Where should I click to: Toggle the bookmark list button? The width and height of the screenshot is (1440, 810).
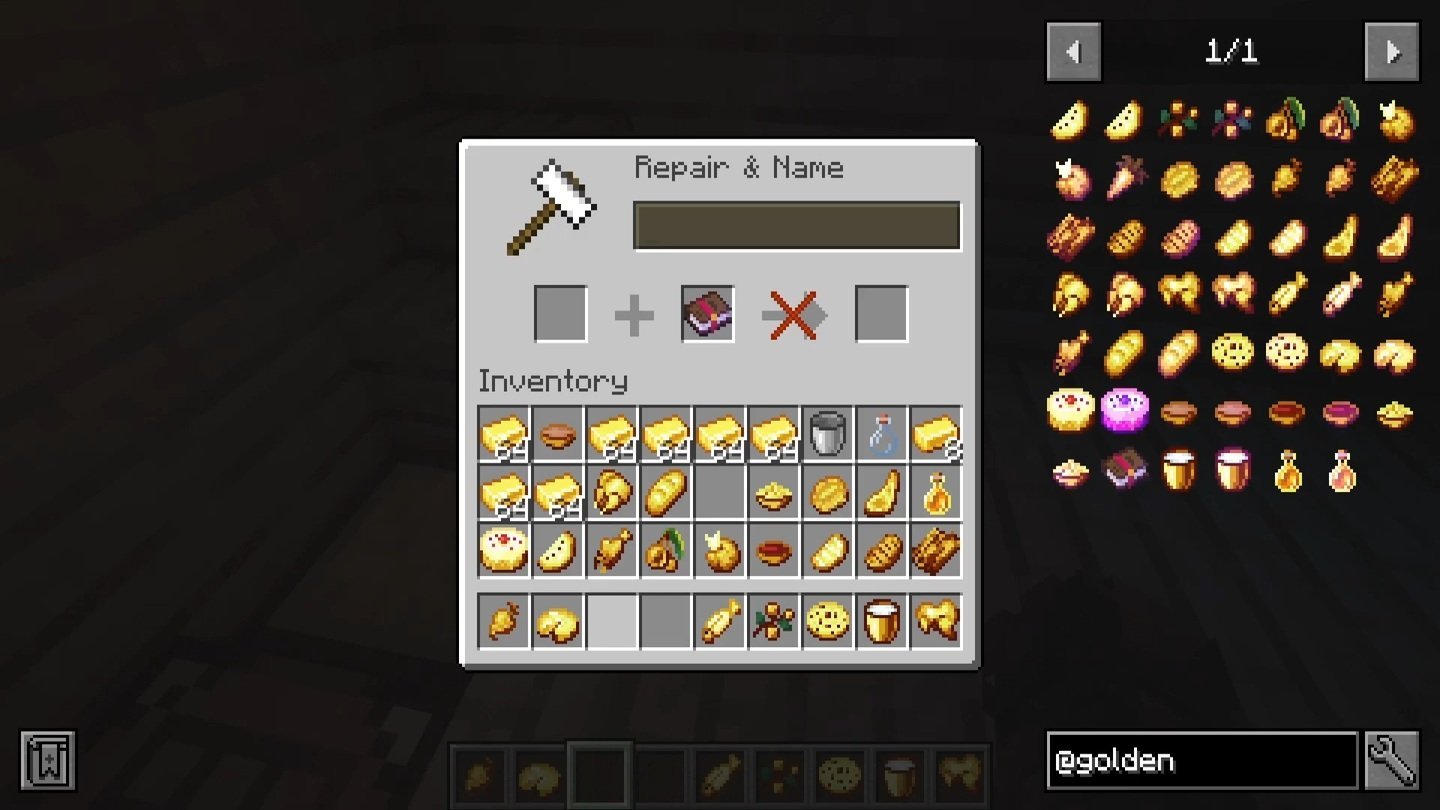click(47, 761)
